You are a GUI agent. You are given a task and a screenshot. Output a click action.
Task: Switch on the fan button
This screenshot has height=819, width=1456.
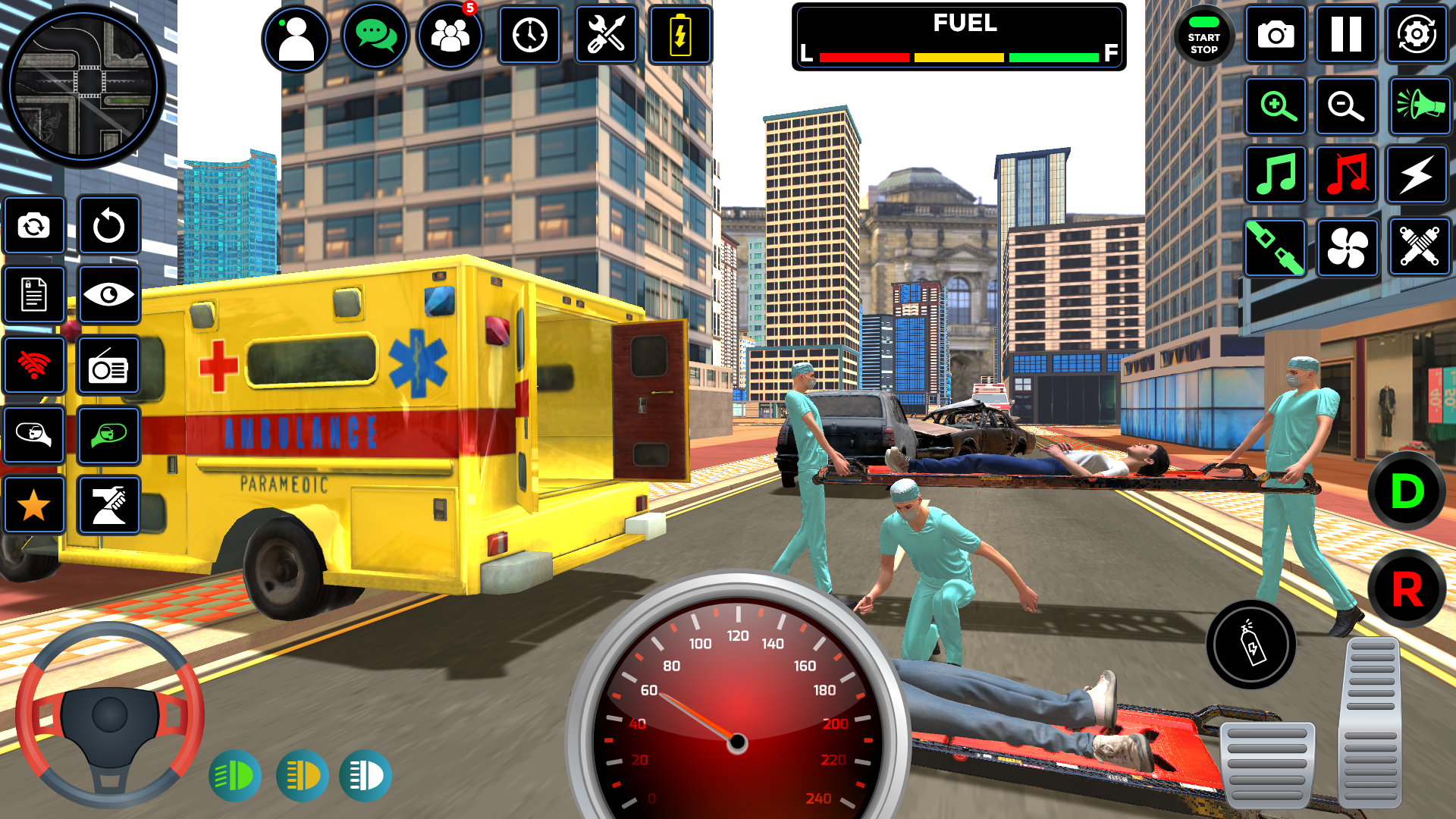(1348, 247)
